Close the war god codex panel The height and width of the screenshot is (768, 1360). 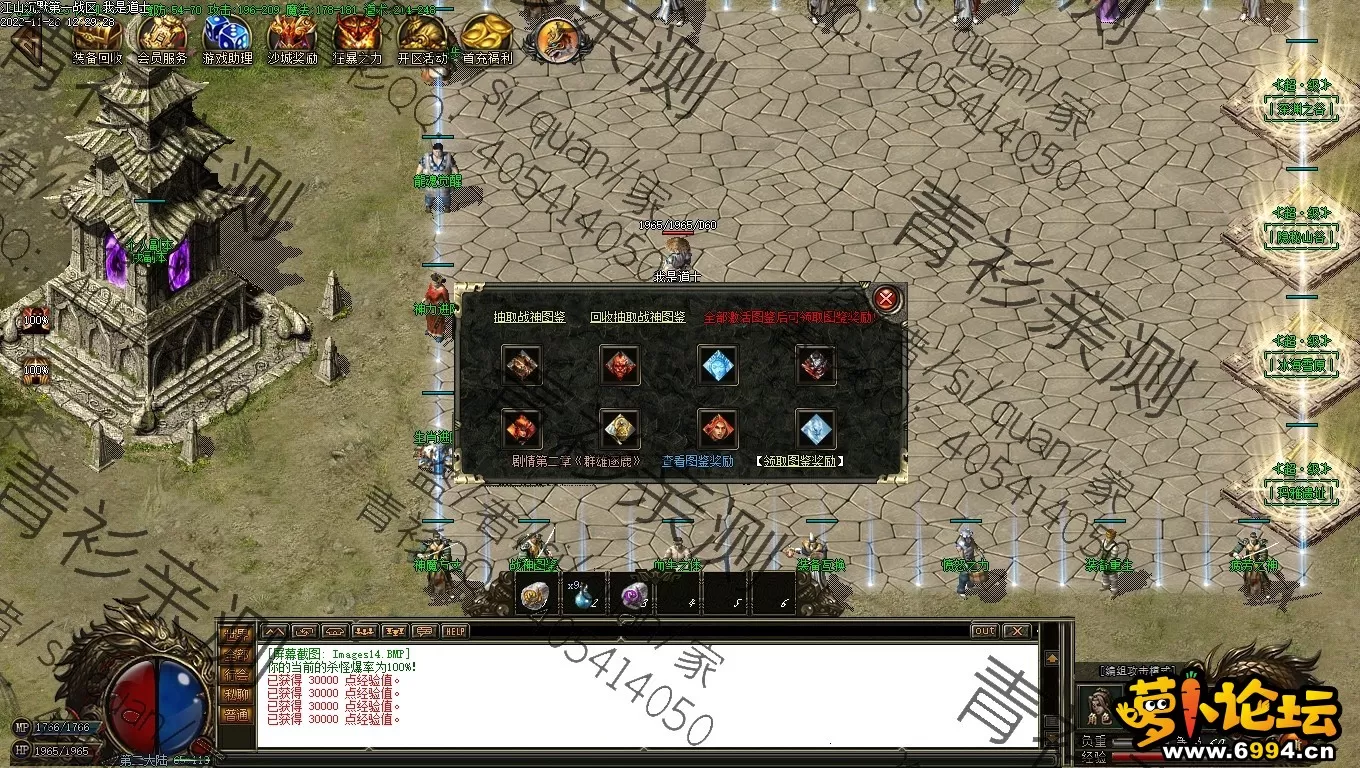tap(885, 299)
